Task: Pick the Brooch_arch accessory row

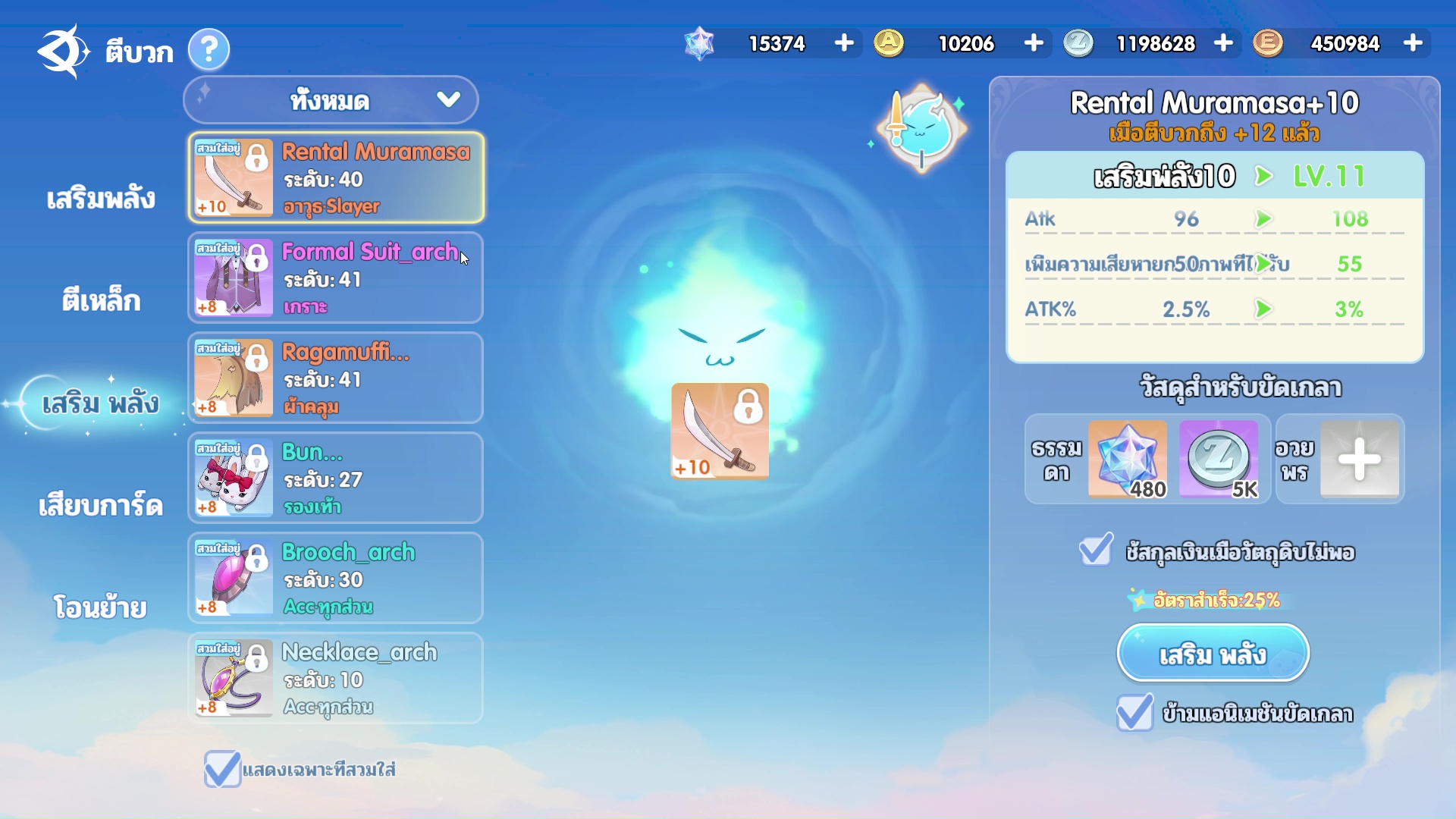Action: (335, 579)
